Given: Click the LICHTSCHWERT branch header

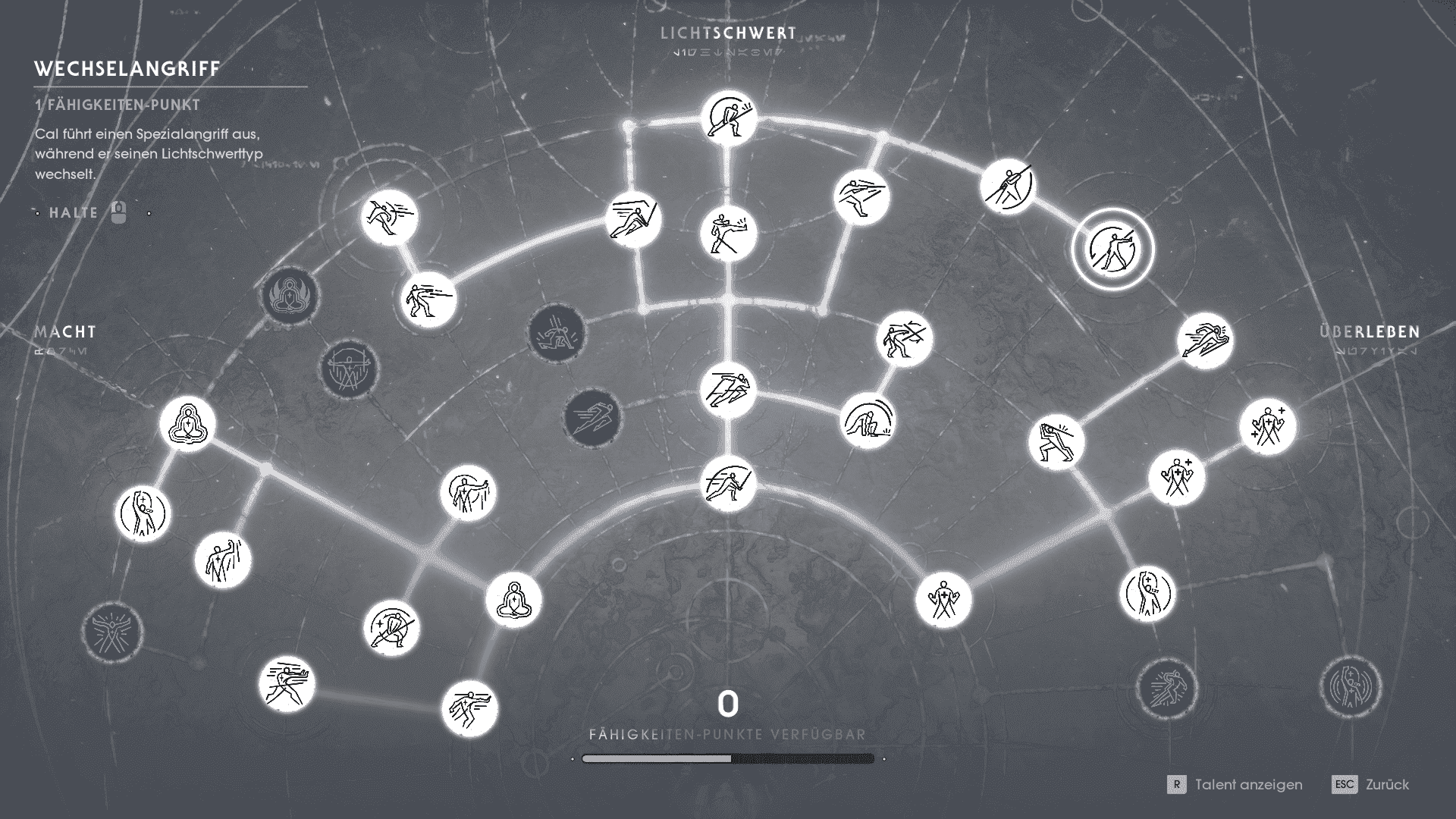Looking at the screenshot, I should (728, 33).
